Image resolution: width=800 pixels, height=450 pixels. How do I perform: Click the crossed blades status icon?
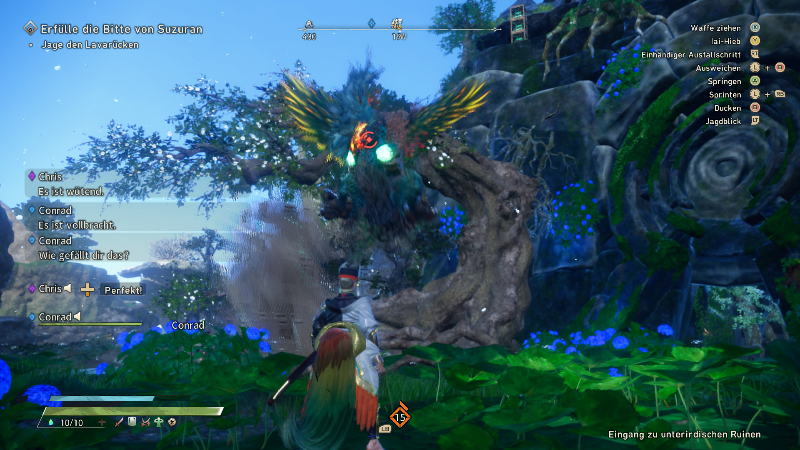tap(146, 423)
